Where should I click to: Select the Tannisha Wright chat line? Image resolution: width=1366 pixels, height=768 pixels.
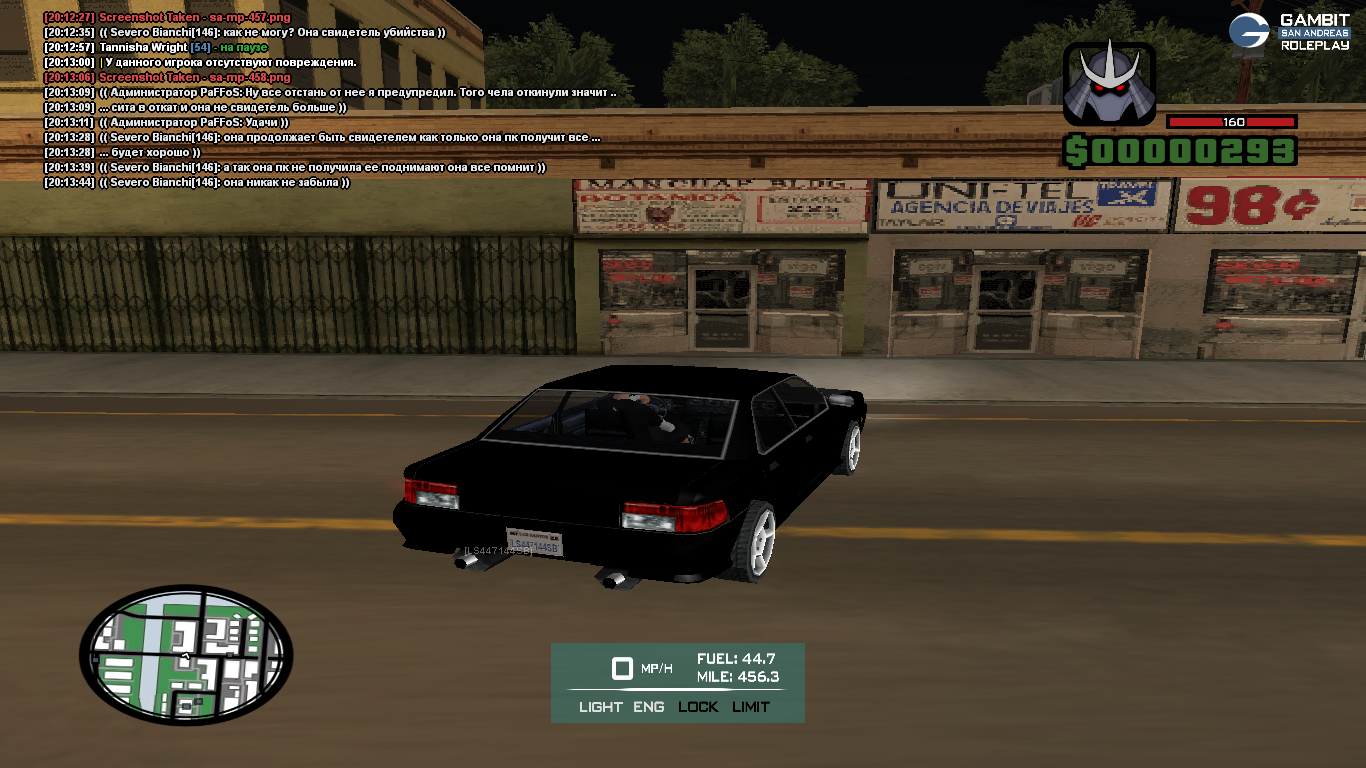click(x=155, y=47)
